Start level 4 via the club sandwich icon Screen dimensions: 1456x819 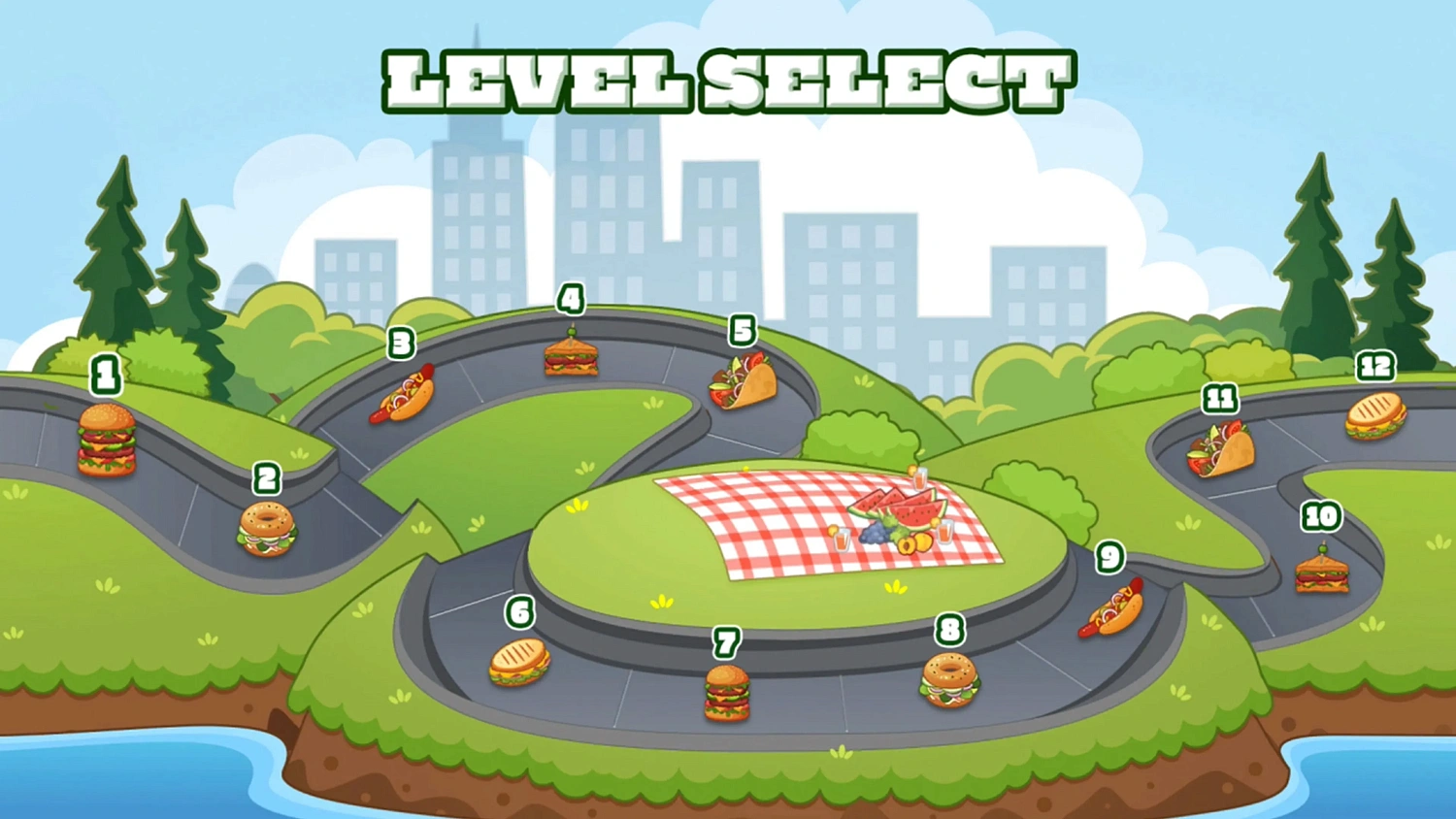(x=573, y=359)
